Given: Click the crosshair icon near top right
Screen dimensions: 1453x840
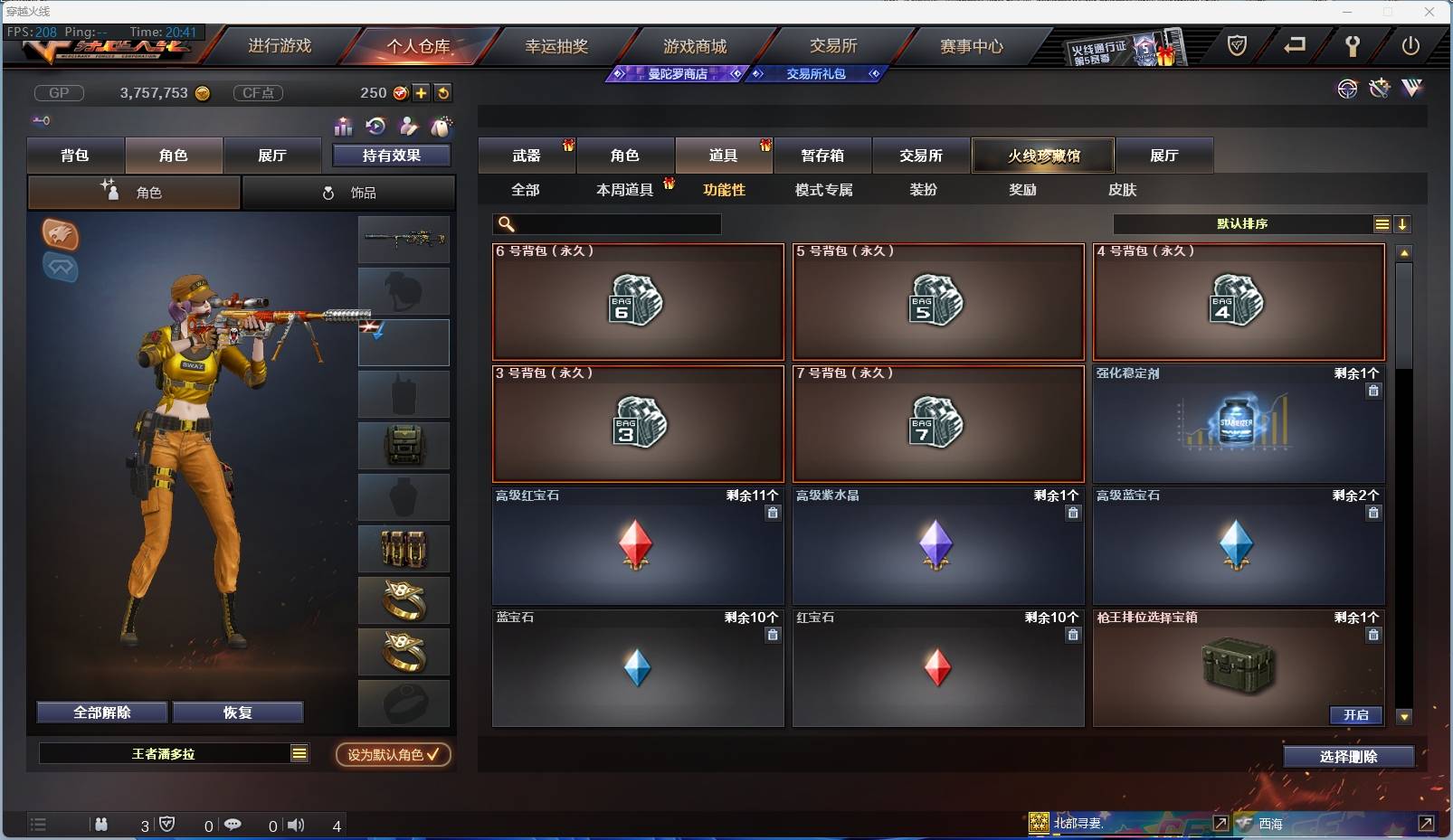Looking at the screenshot, I should pos(1347,89).
